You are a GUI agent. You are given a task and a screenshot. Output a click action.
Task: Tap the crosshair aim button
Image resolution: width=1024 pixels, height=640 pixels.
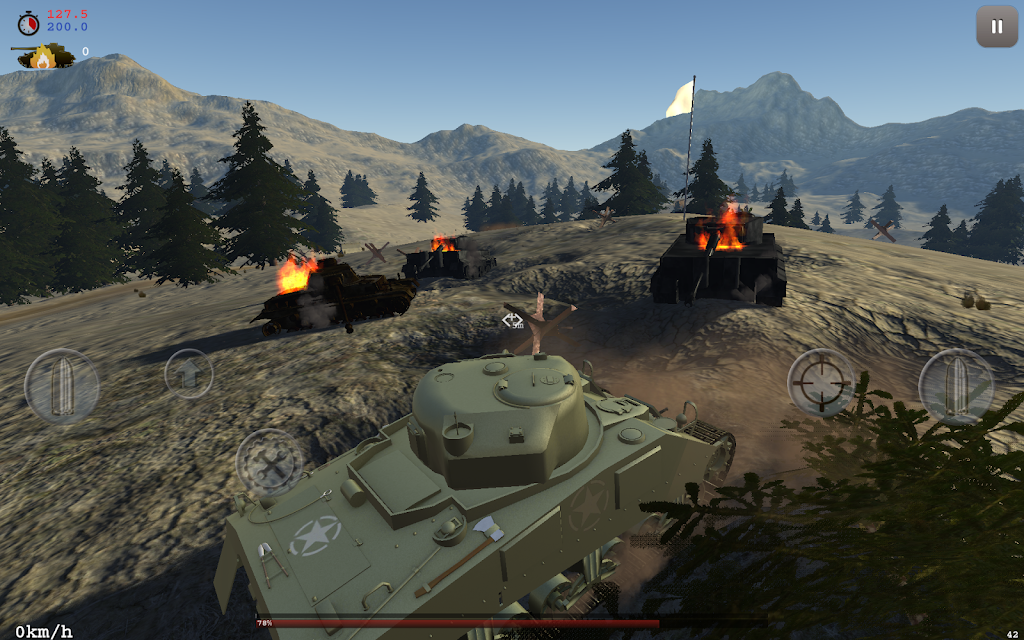coord(821,381)
